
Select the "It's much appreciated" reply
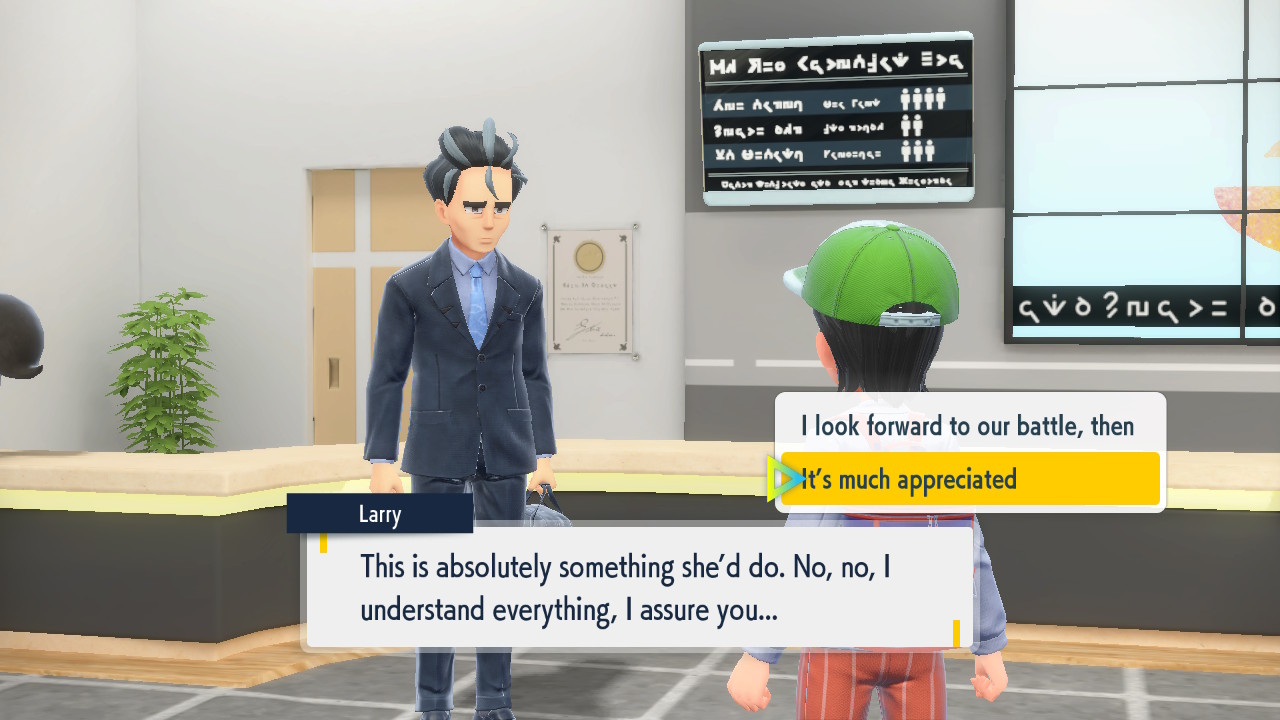coord(969,479)
